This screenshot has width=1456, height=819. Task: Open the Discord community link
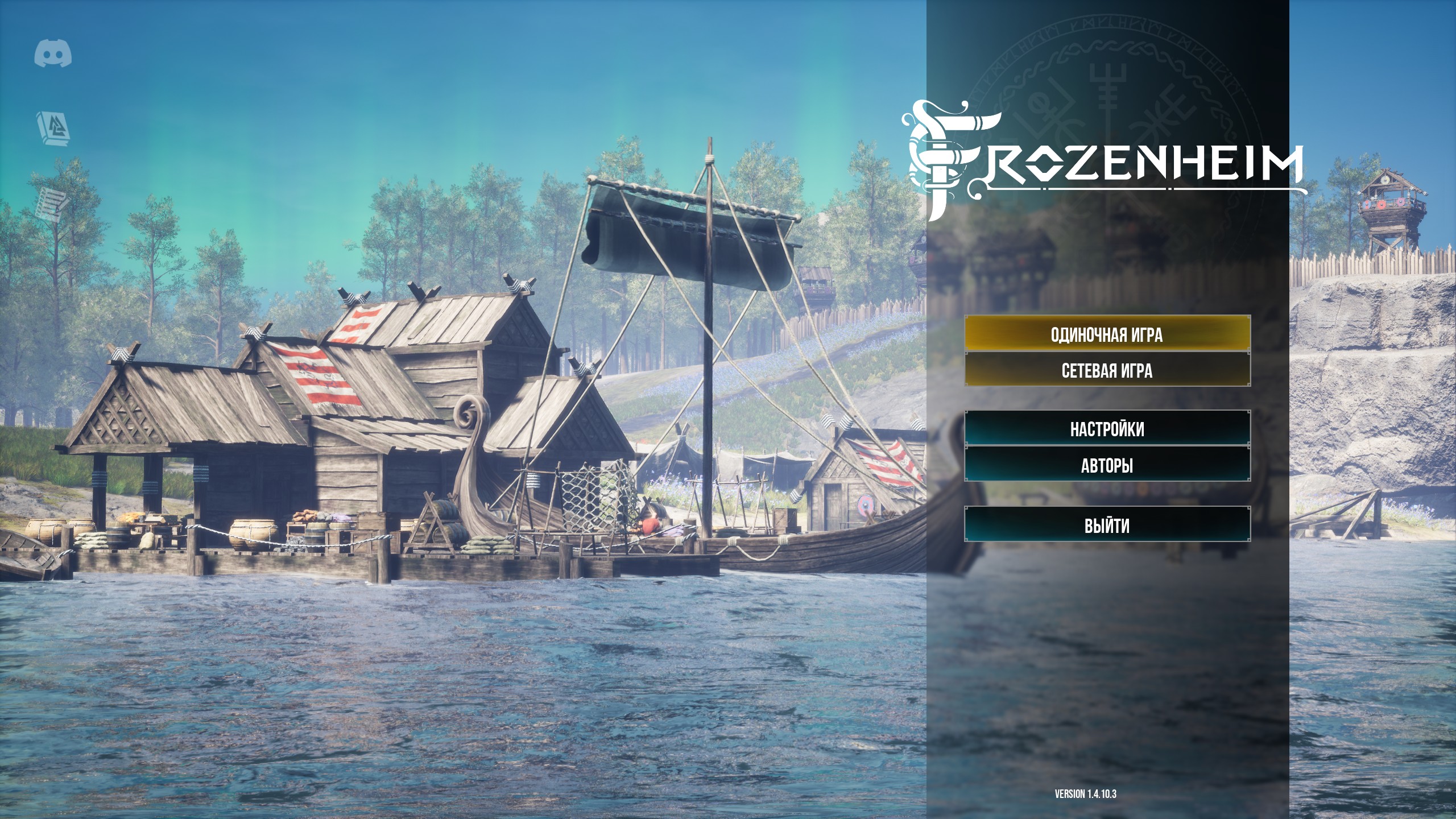tap(53, 54)
